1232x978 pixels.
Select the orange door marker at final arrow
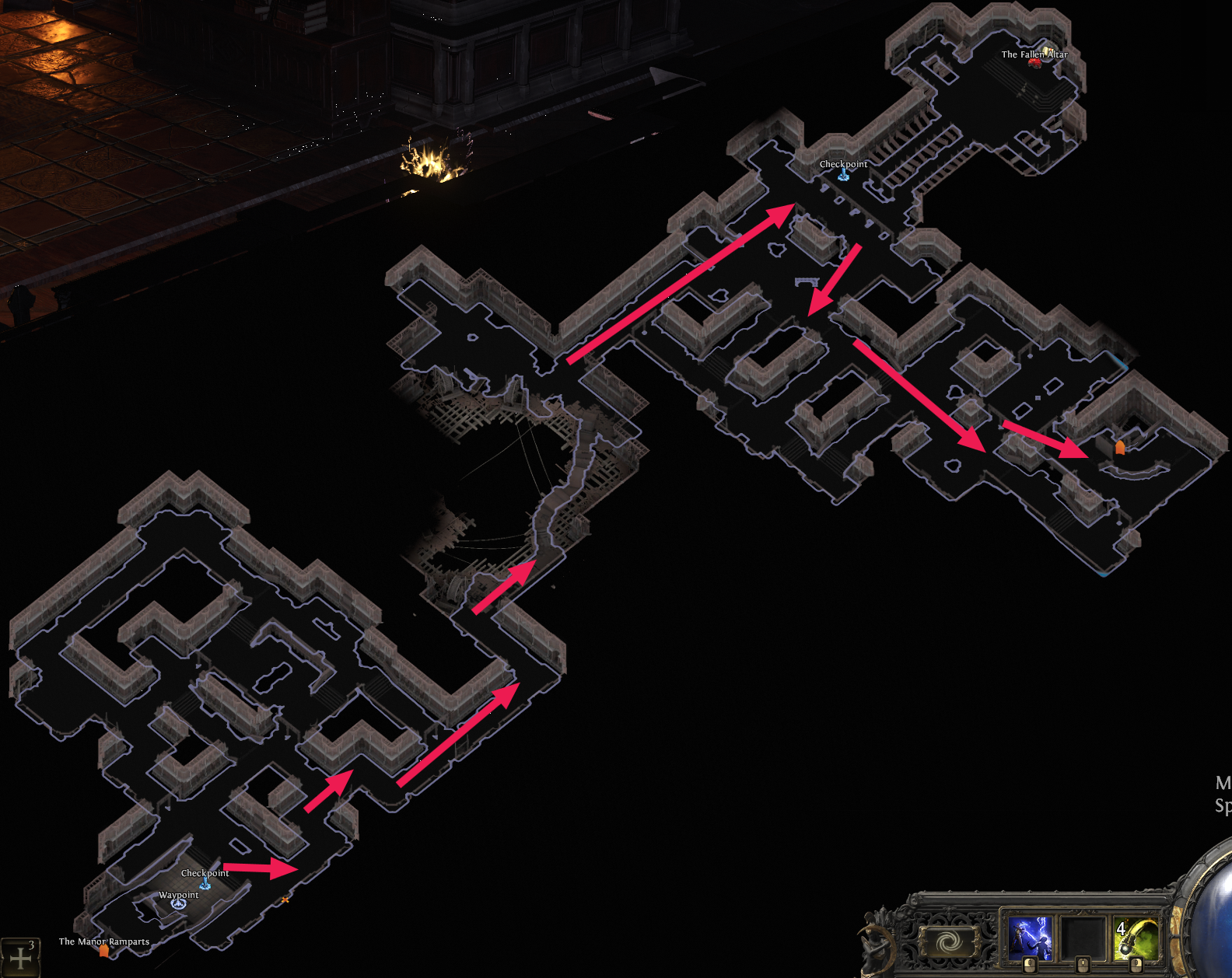[1120, 447]
